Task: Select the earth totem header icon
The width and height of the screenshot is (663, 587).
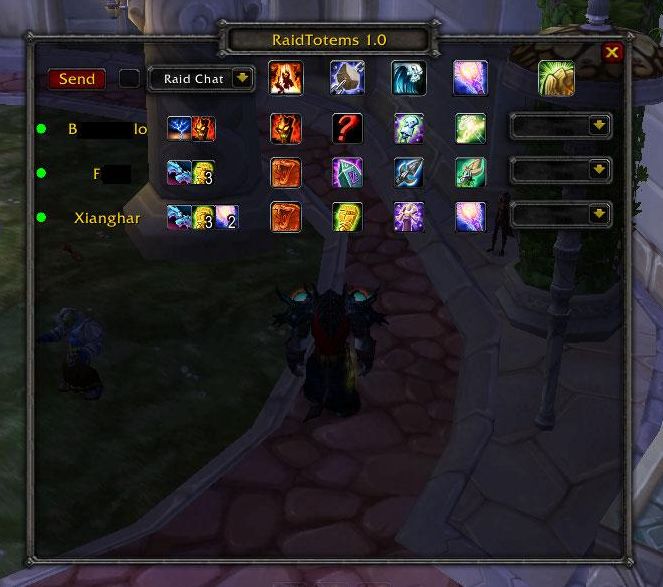Action: point(347,78)
